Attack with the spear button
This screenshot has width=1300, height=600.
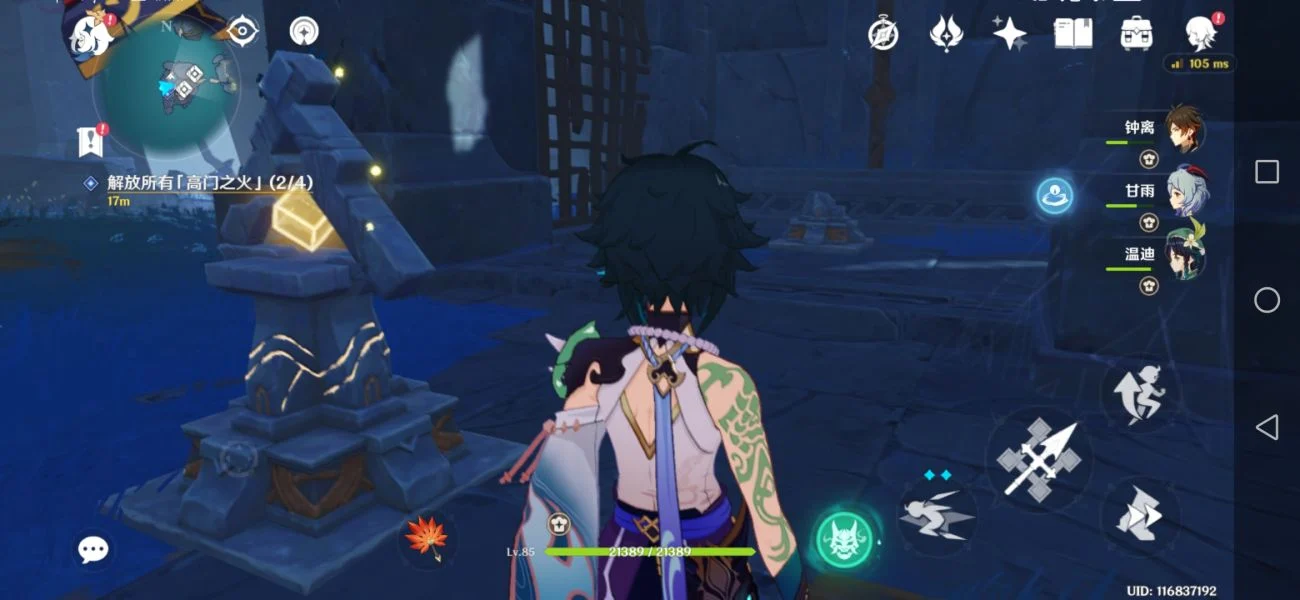coord(1039,460)
